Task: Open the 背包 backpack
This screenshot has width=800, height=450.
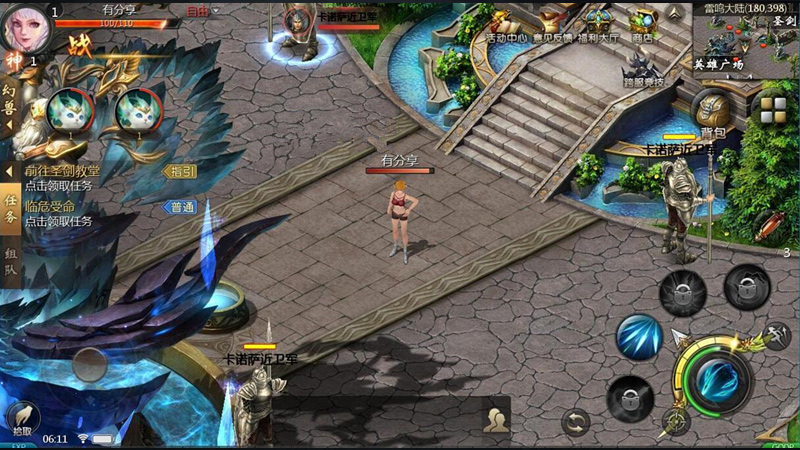Action: coord(713,112)
